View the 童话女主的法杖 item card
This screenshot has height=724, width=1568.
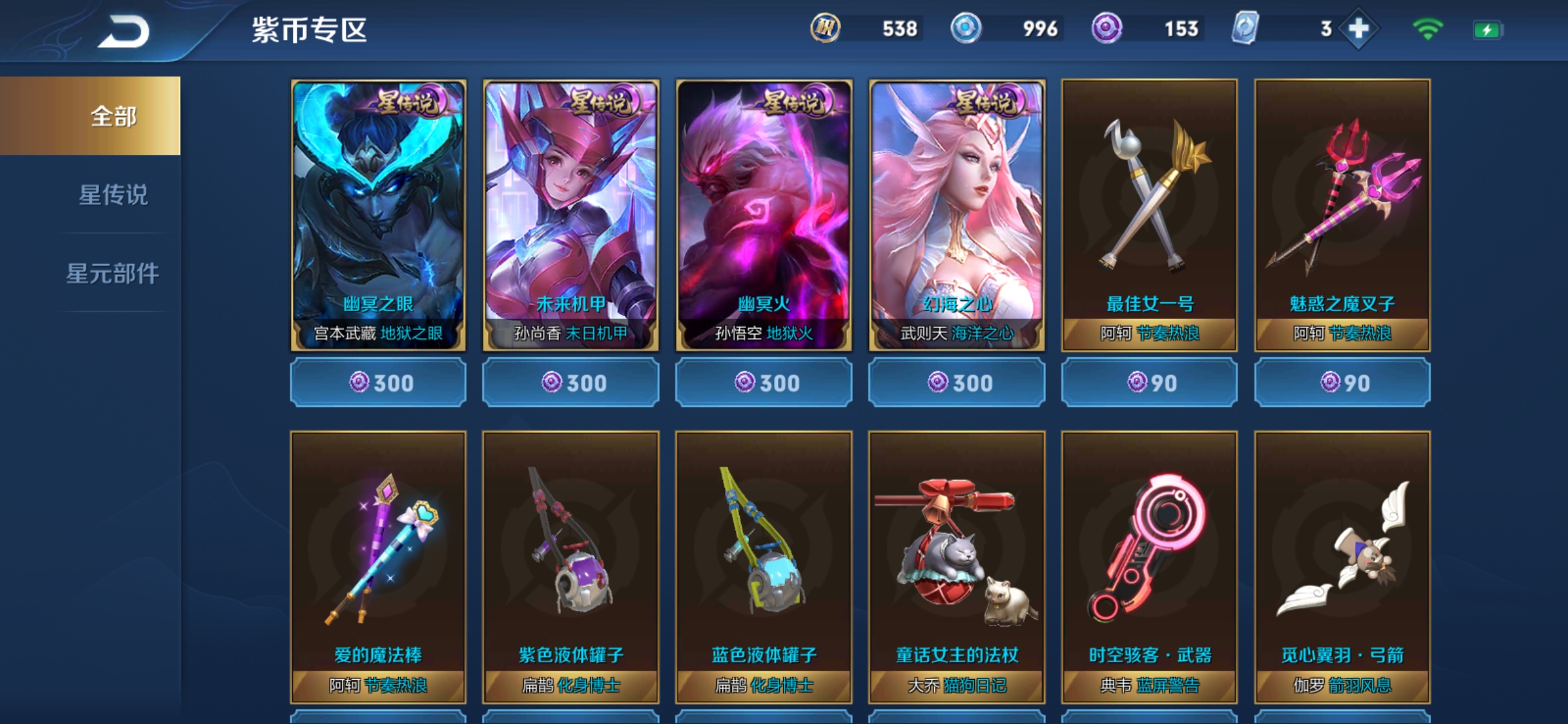[x=957, y=566]
